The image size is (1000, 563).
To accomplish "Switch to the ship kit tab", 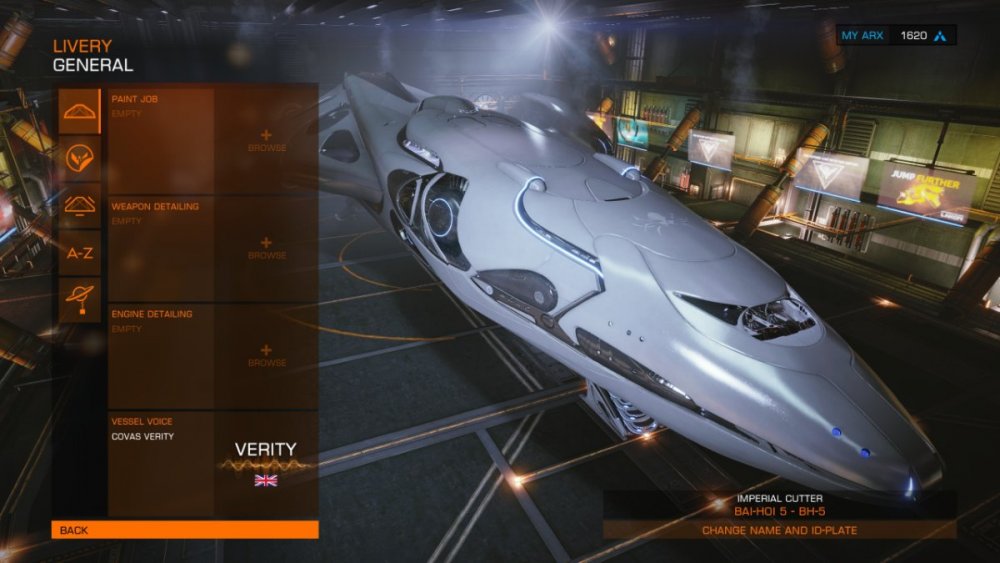I will click(79, 205).
